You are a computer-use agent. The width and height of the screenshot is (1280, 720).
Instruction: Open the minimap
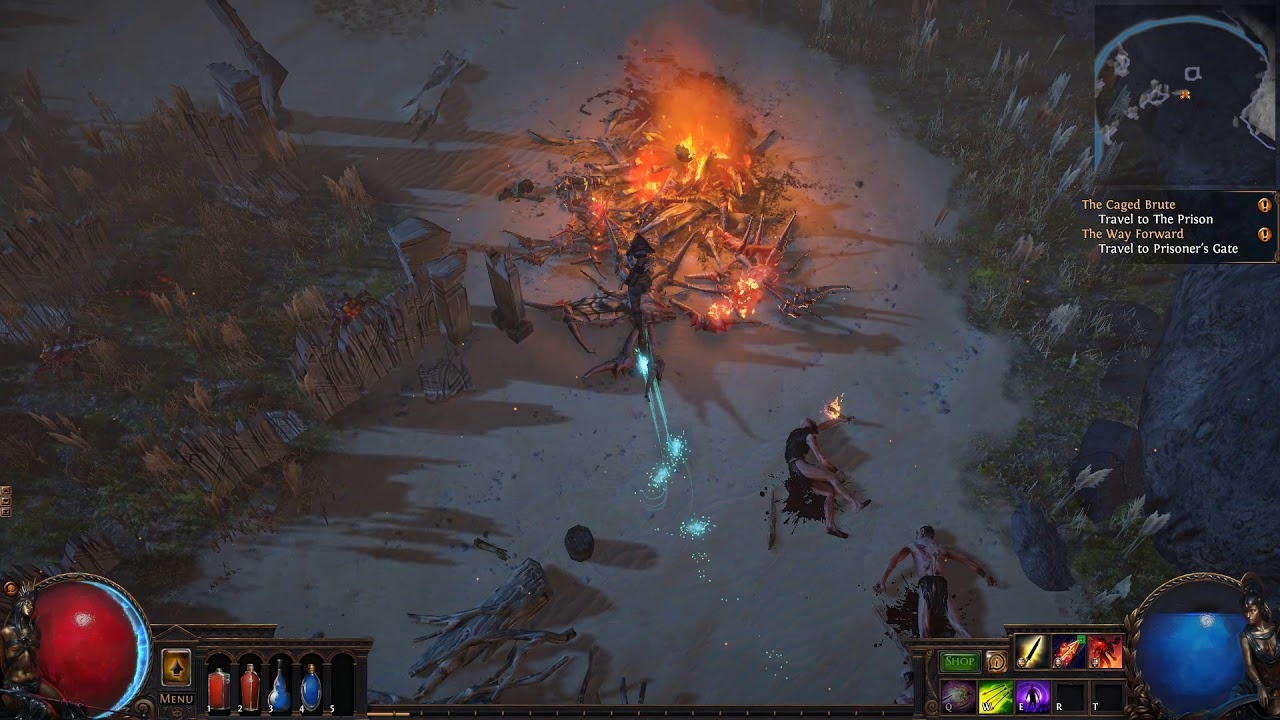click(1185, 95)
